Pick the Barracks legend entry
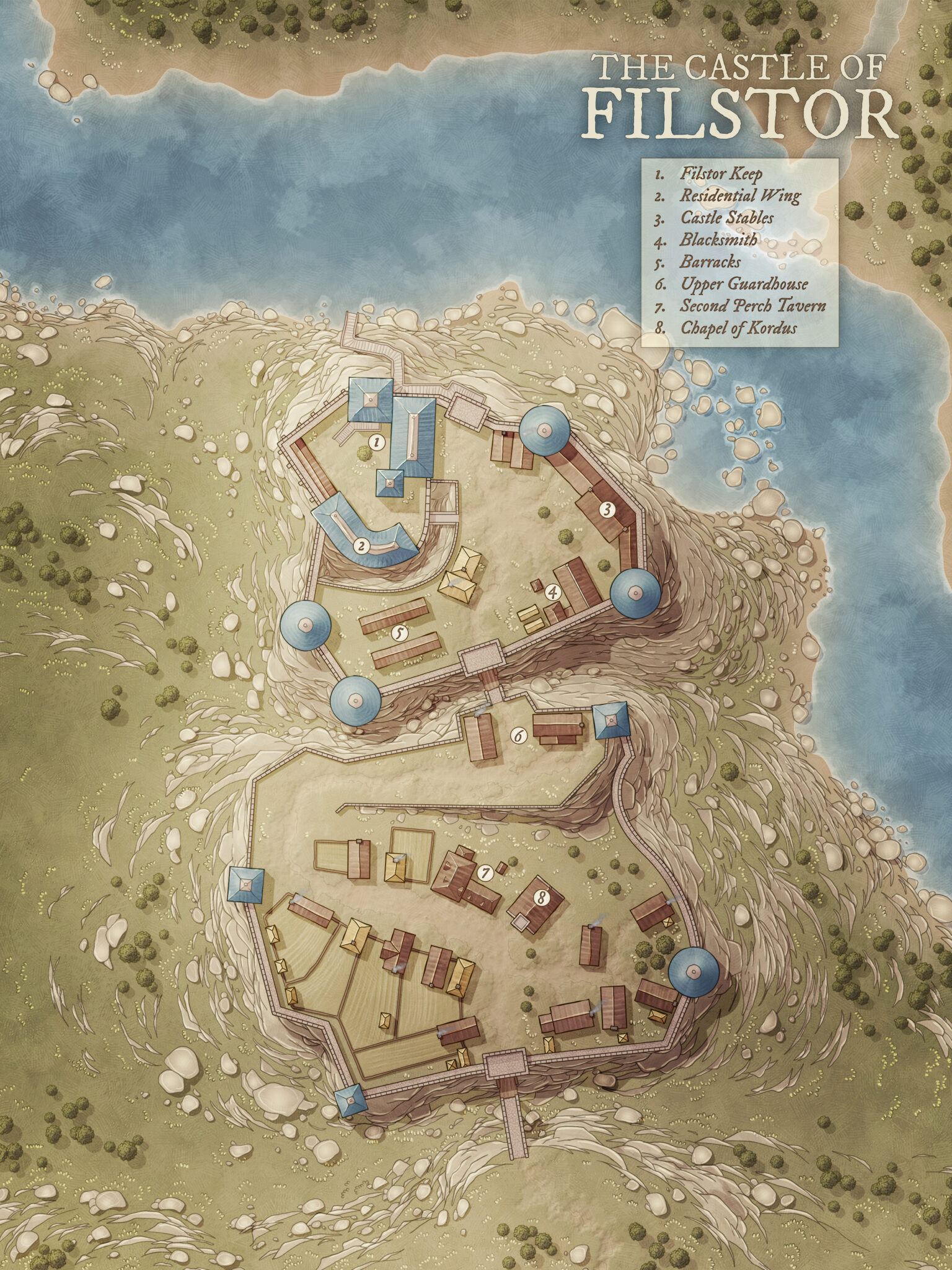This screenshot has width=952, height=1270. pyautogui.click(x=710, y=262)
